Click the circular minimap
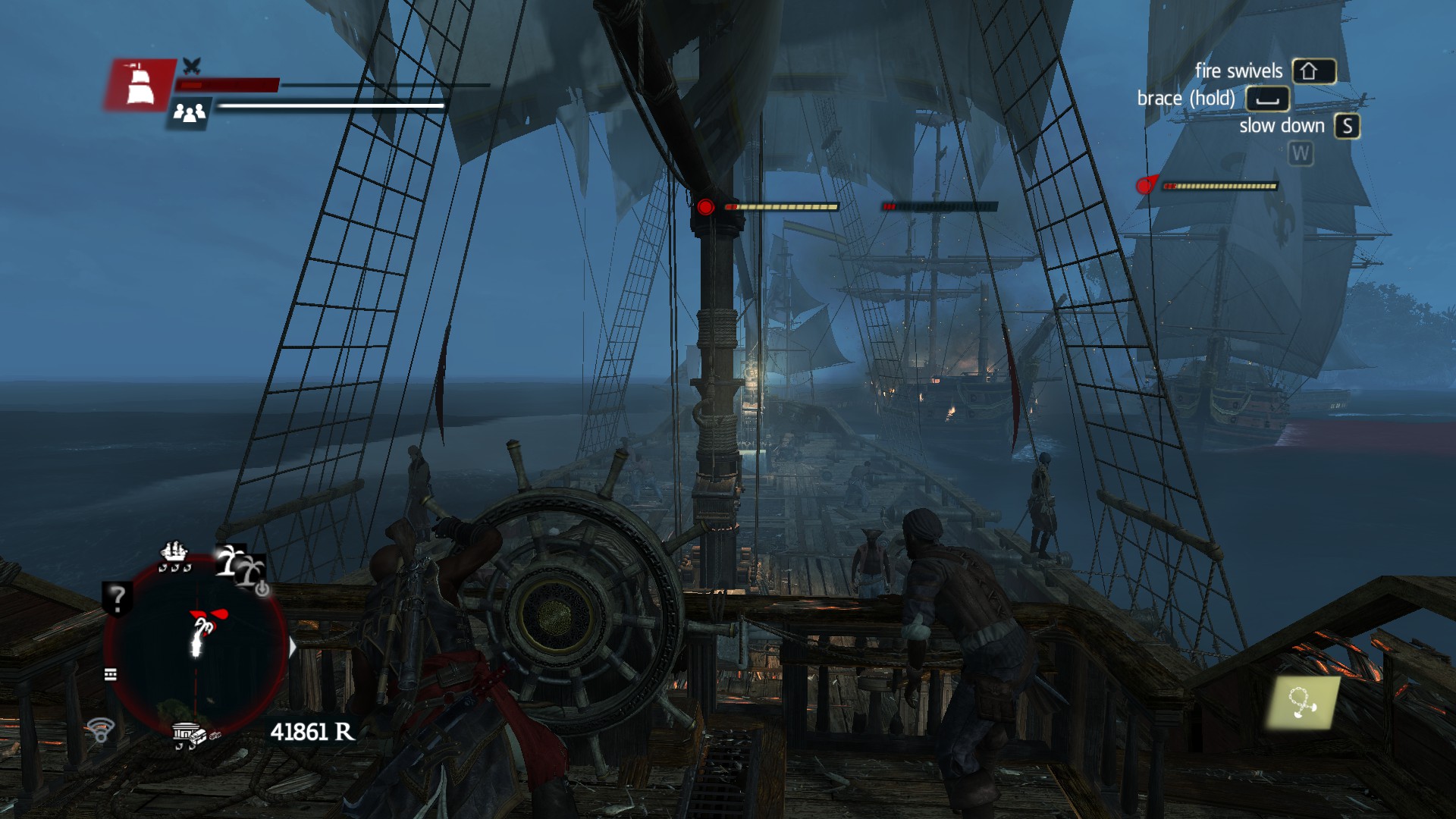Image resolution: width=1456 pixels, height=819 pixels. click(x=196, y=645)
